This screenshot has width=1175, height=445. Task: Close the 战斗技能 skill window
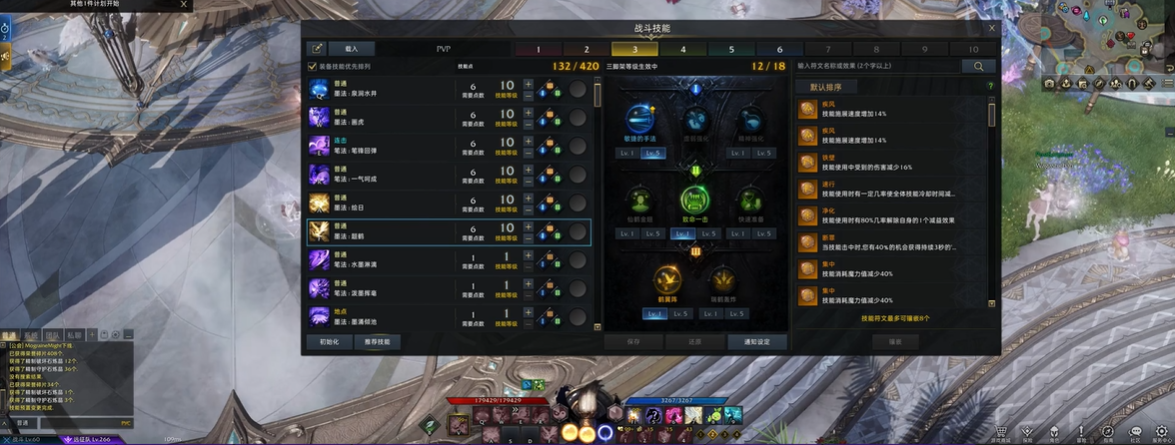(992, 29)
